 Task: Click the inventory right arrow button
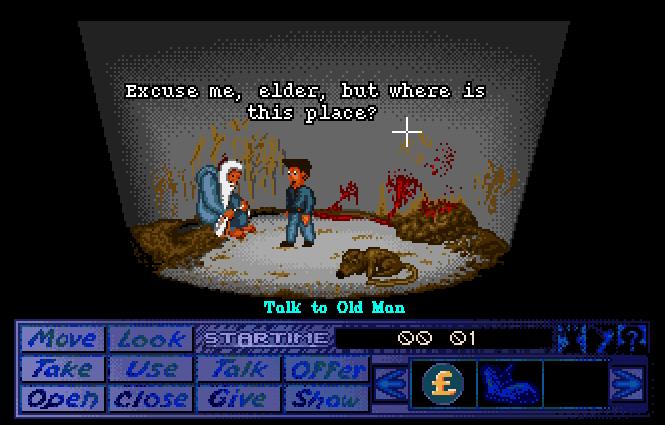627,383
